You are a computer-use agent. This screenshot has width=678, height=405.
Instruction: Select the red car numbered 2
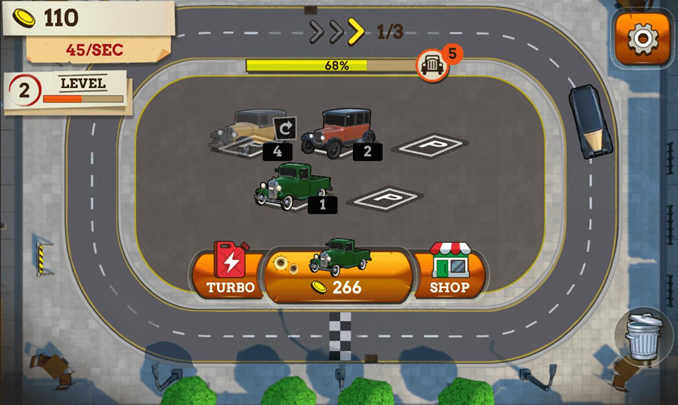(340, 133)
